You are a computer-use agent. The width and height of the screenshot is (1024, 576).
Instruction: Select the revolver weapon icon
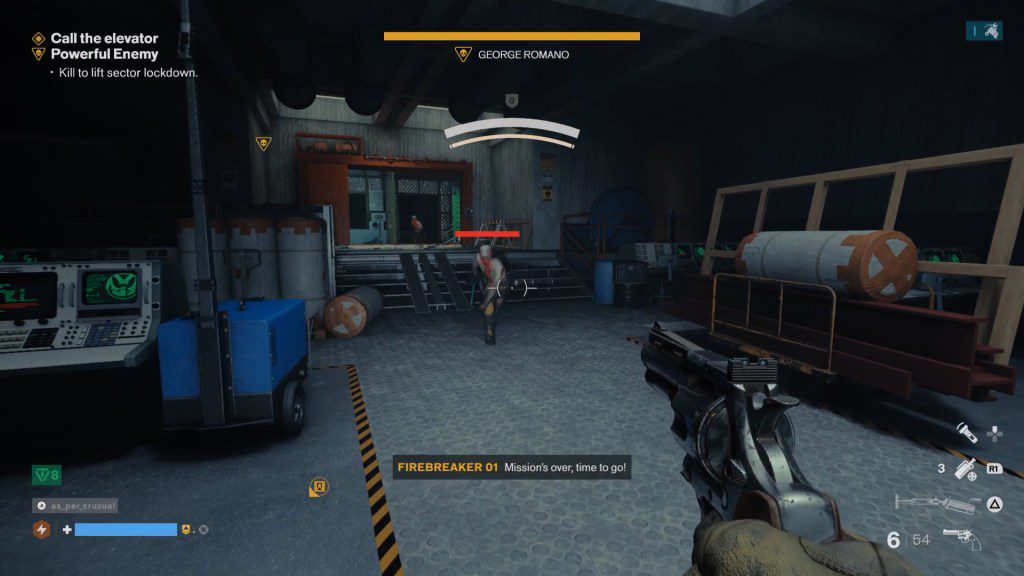[961, 540]
